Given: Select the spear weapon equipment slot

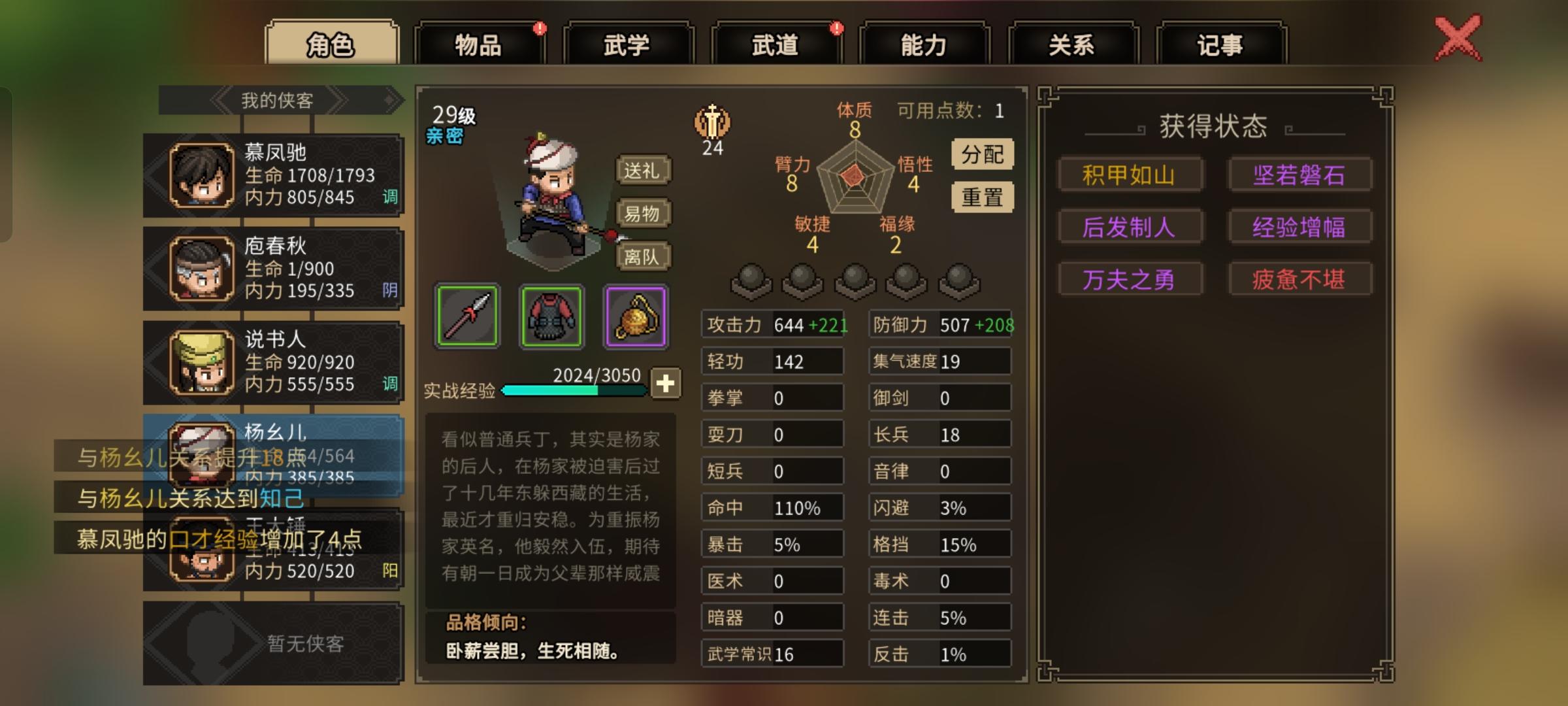Looking at the screenshot, I should pyautogui.click(x=466, y=318).
